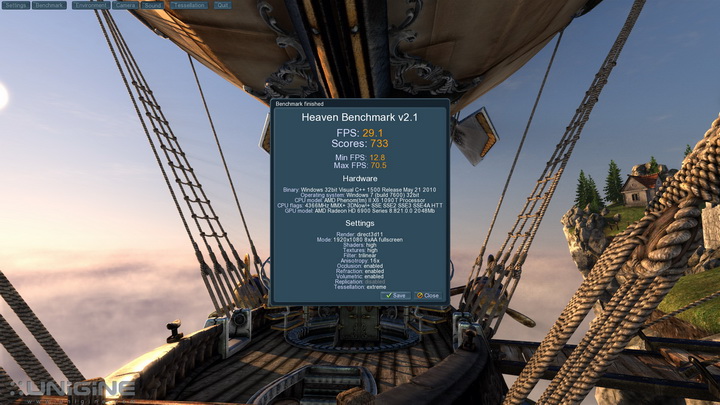Quit the benchmark application
This screenshot has height=405, width=720.
(x=222, y=5)
